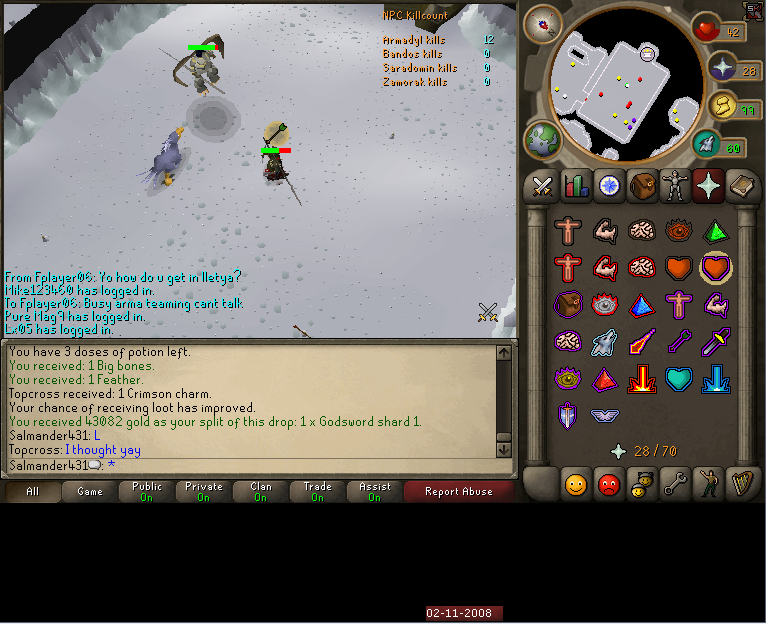Select the Trade chat filter button
Viewport: 766px width, 624px height.
tap(317, 491)
